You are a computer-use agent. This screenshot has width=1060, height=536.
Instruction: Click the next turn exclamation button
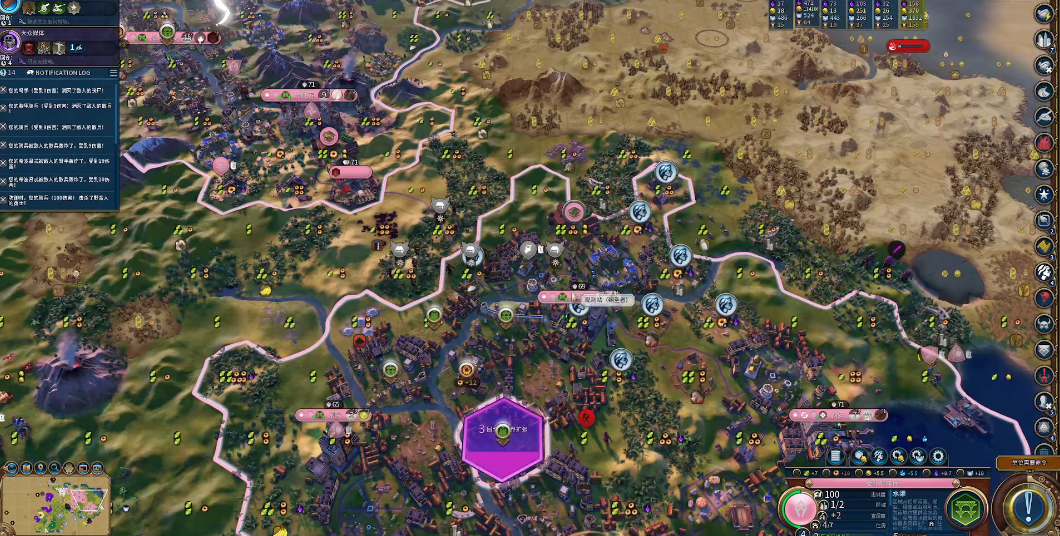[1028, 506]
